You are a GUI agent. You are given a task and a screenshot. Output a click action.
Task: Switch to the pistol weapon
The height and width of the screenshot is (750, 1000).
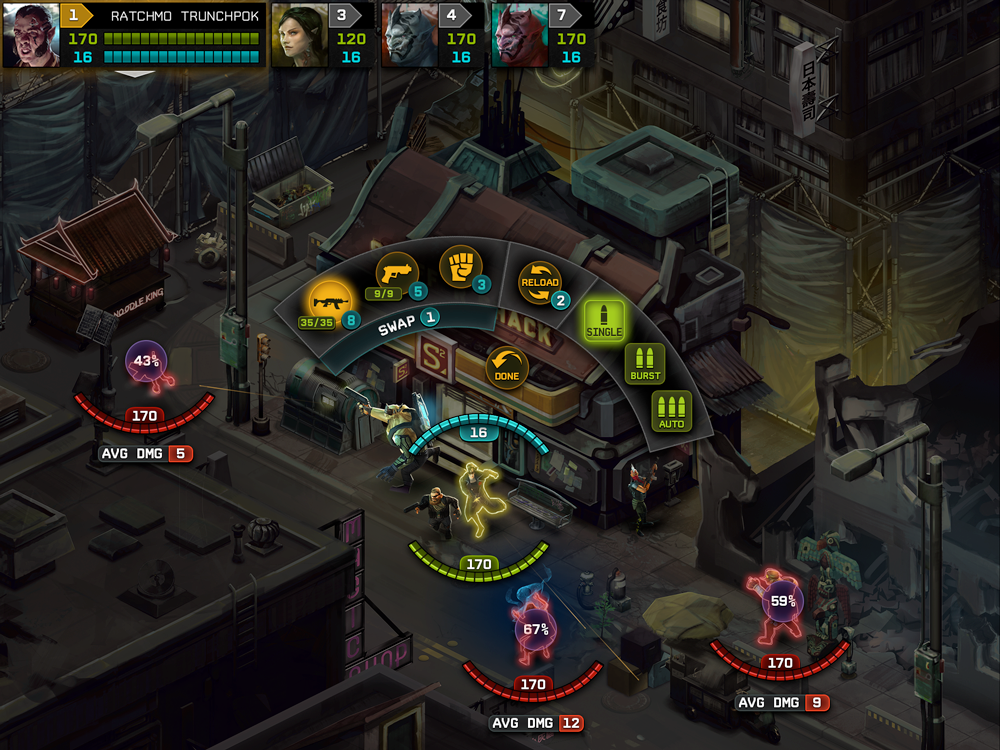click(395, 270)
